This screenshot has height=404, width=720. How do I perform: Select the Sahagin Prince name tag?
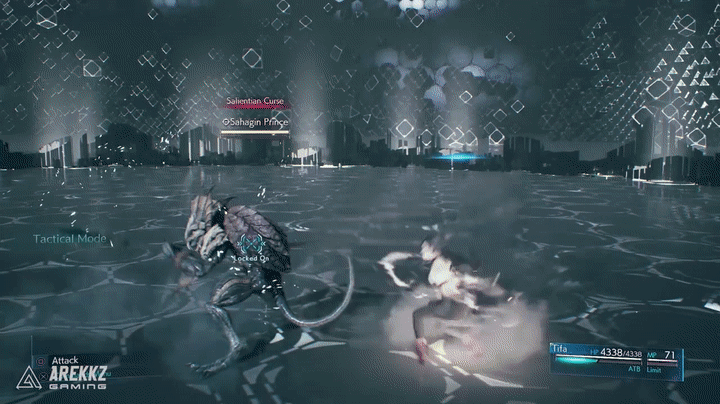tap(254, 120)
